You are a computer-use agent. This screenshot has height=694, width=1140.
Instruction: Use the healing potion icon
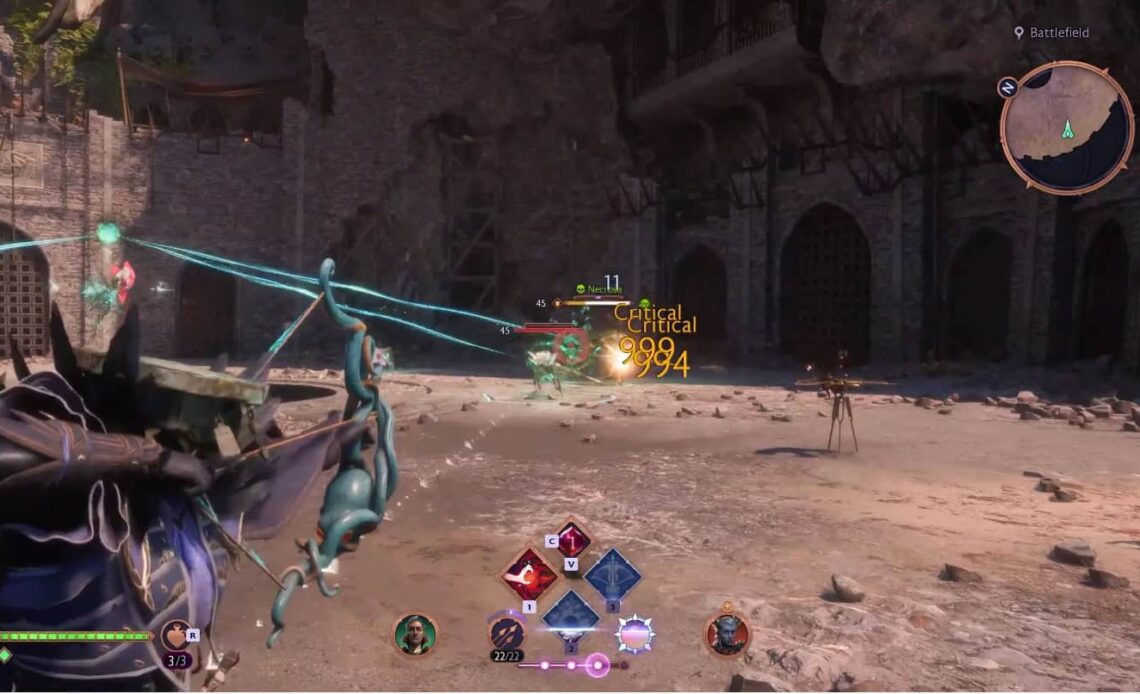point(174,634)
